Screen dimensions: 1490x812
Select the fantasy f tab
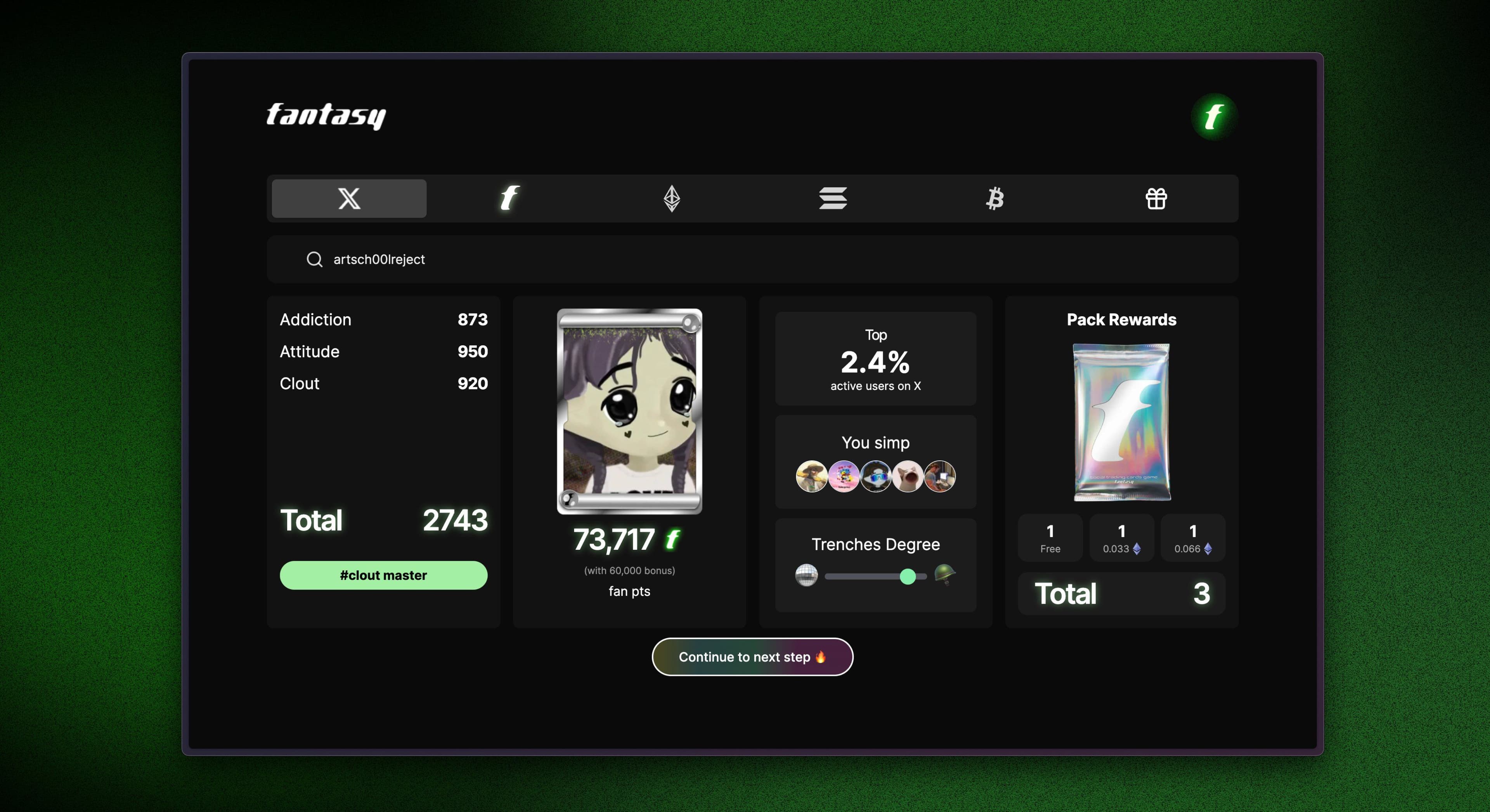click(x=509, y=198)
